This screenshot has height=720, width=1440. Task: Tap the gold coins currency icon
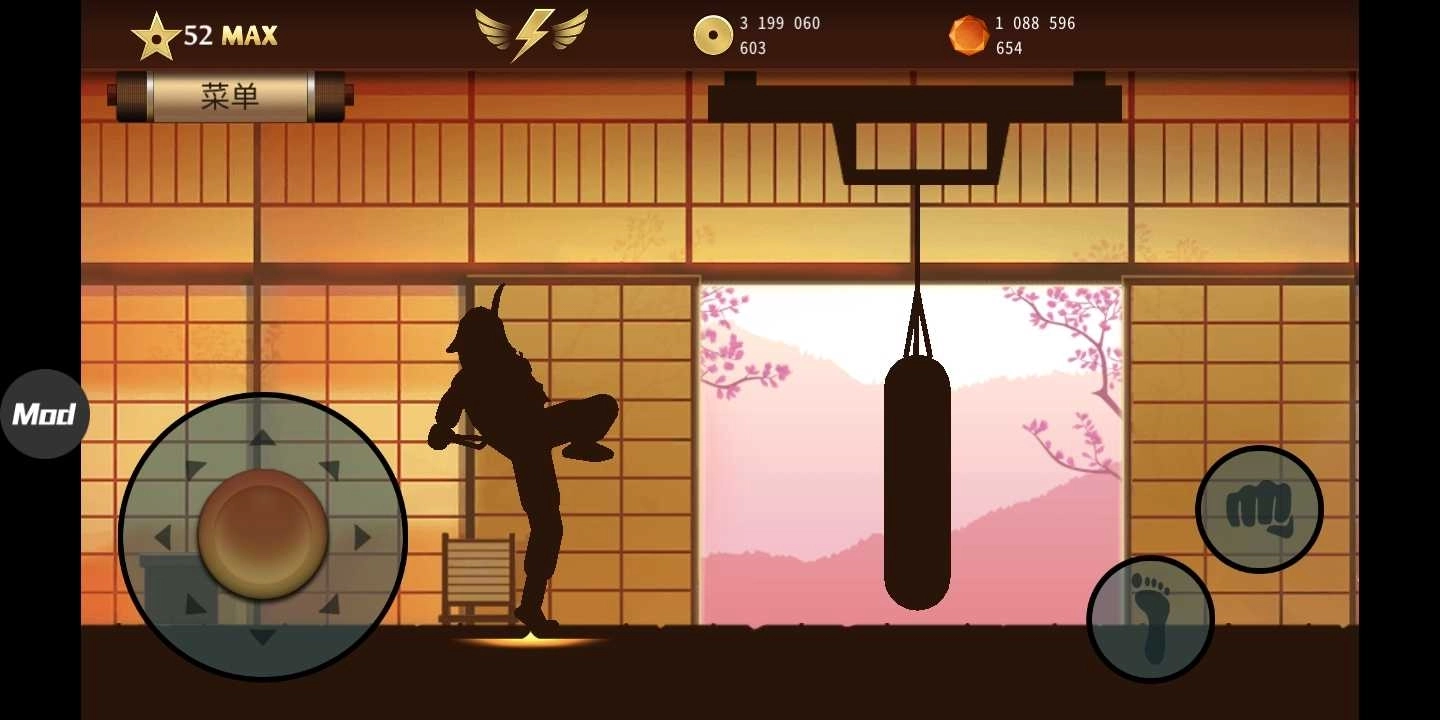[712, 34]
